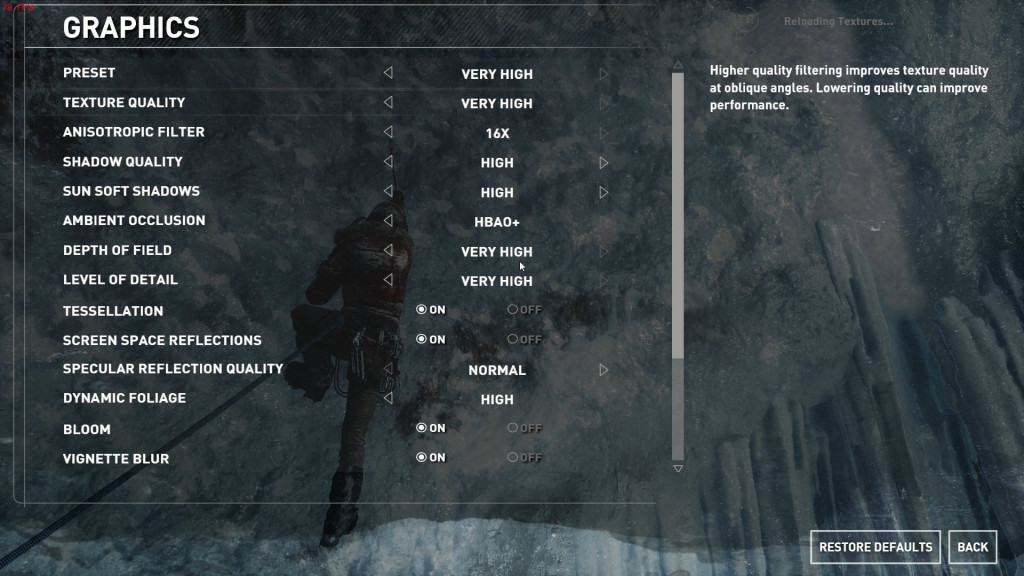Raise Sun Soft Shadows using right arrow
Image resolution: width=1024 pixels, height=576 pixels.
click(604, 192)
